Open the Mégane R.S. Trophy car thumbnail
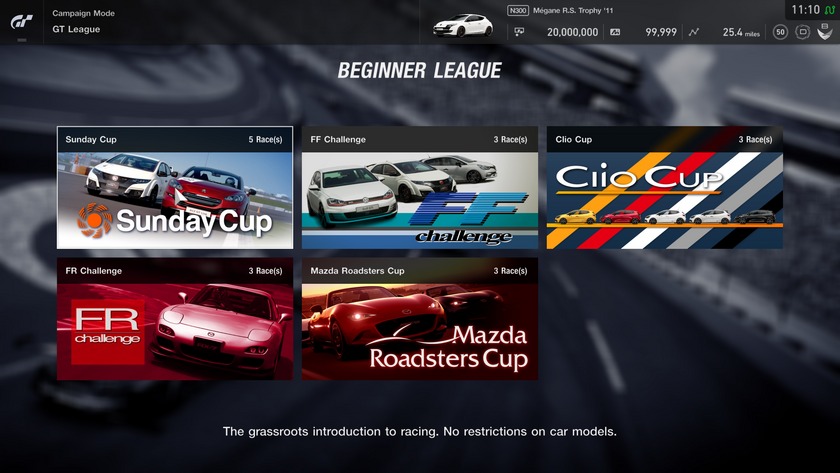Viewport: 840px width, 473px height. (463, 24)
